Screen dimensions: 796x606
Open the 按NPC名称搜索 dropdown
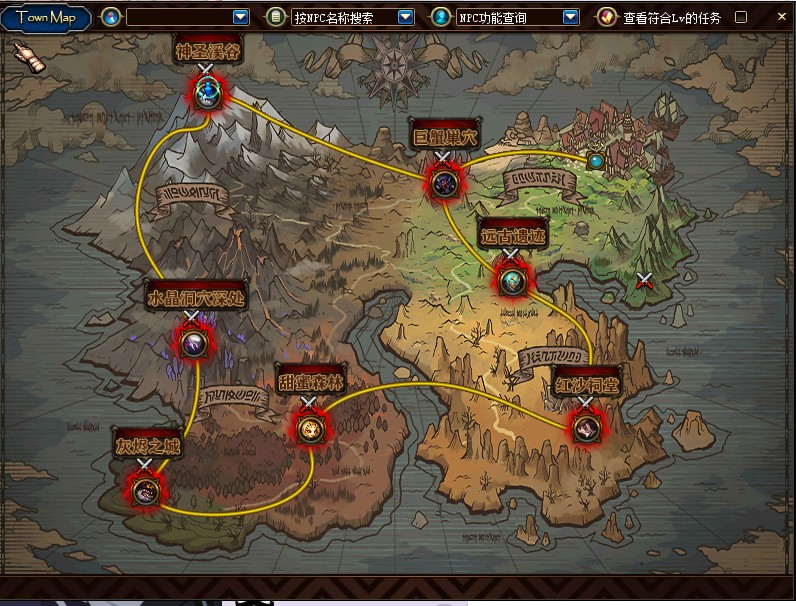pos(405,17)
